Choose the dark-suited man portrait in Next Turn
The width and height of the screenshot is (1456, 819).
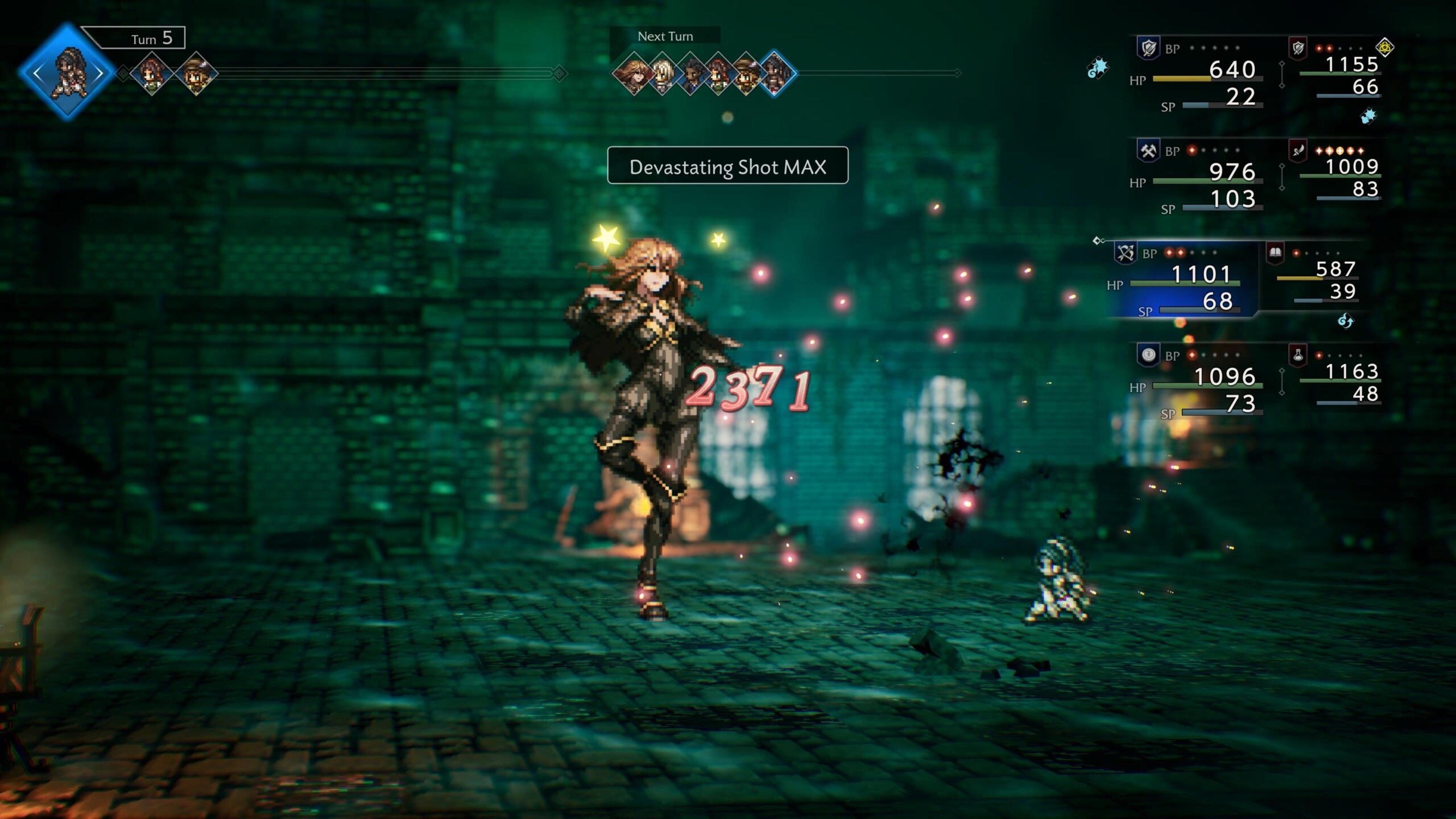(x=690, y=74)
